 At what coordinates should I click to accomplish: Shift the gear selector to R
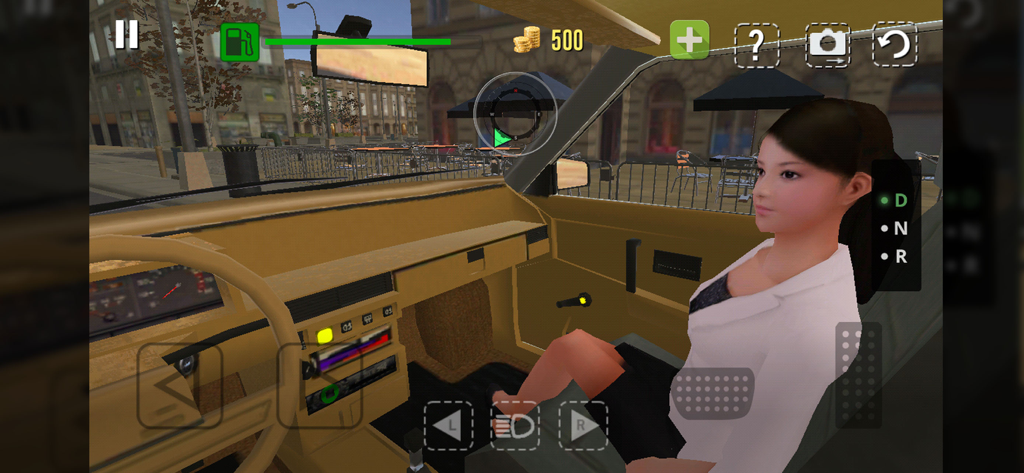coord(900,256)
